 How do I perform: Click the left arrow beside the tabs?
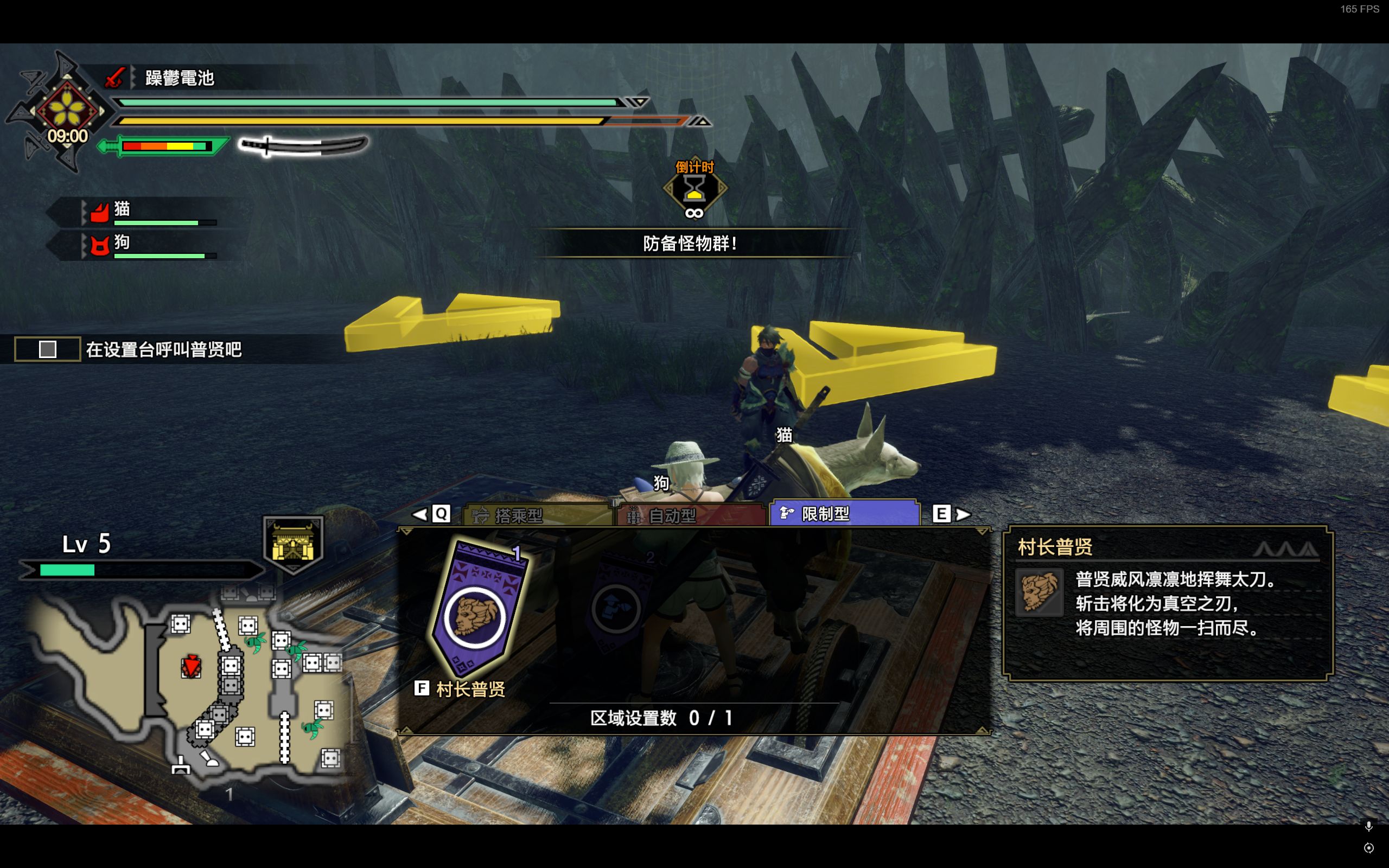(x=419, y=514)
